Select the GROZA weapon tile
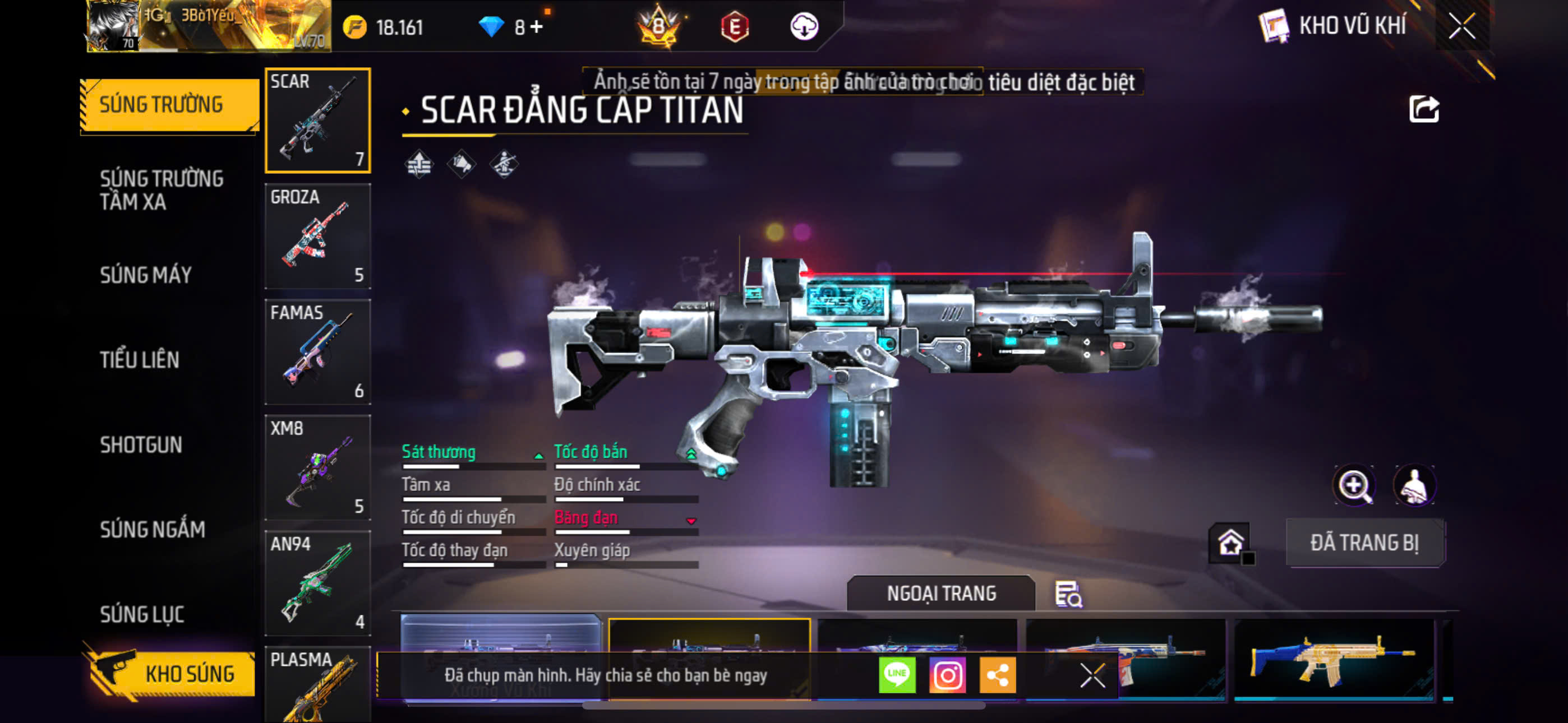This screenshot has width=1568, height=723. click(317, 236)
